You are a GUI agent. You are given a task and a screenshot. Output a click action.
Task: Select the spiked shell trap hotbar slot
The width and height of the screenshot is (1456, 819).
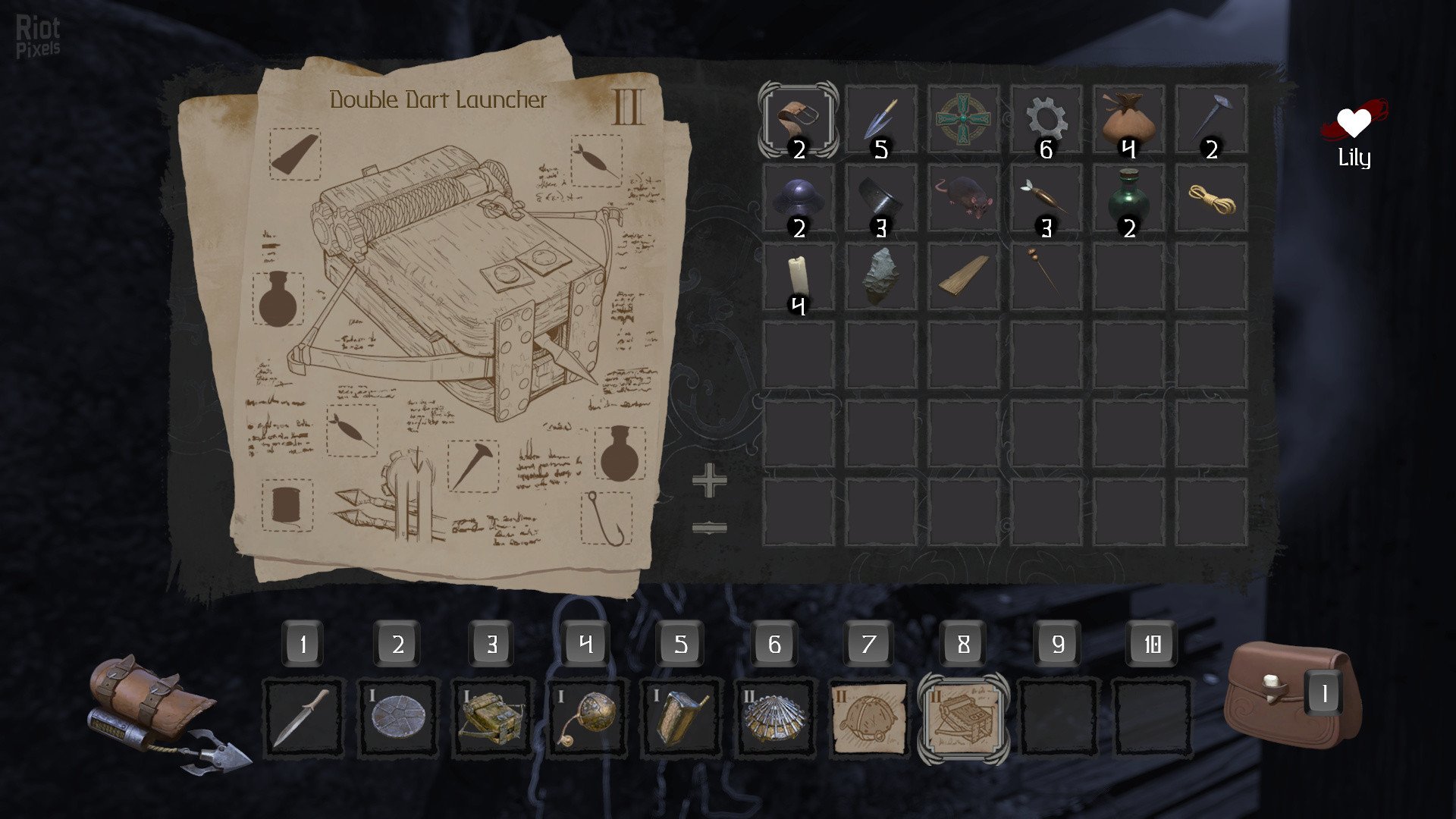click(774, 718)
